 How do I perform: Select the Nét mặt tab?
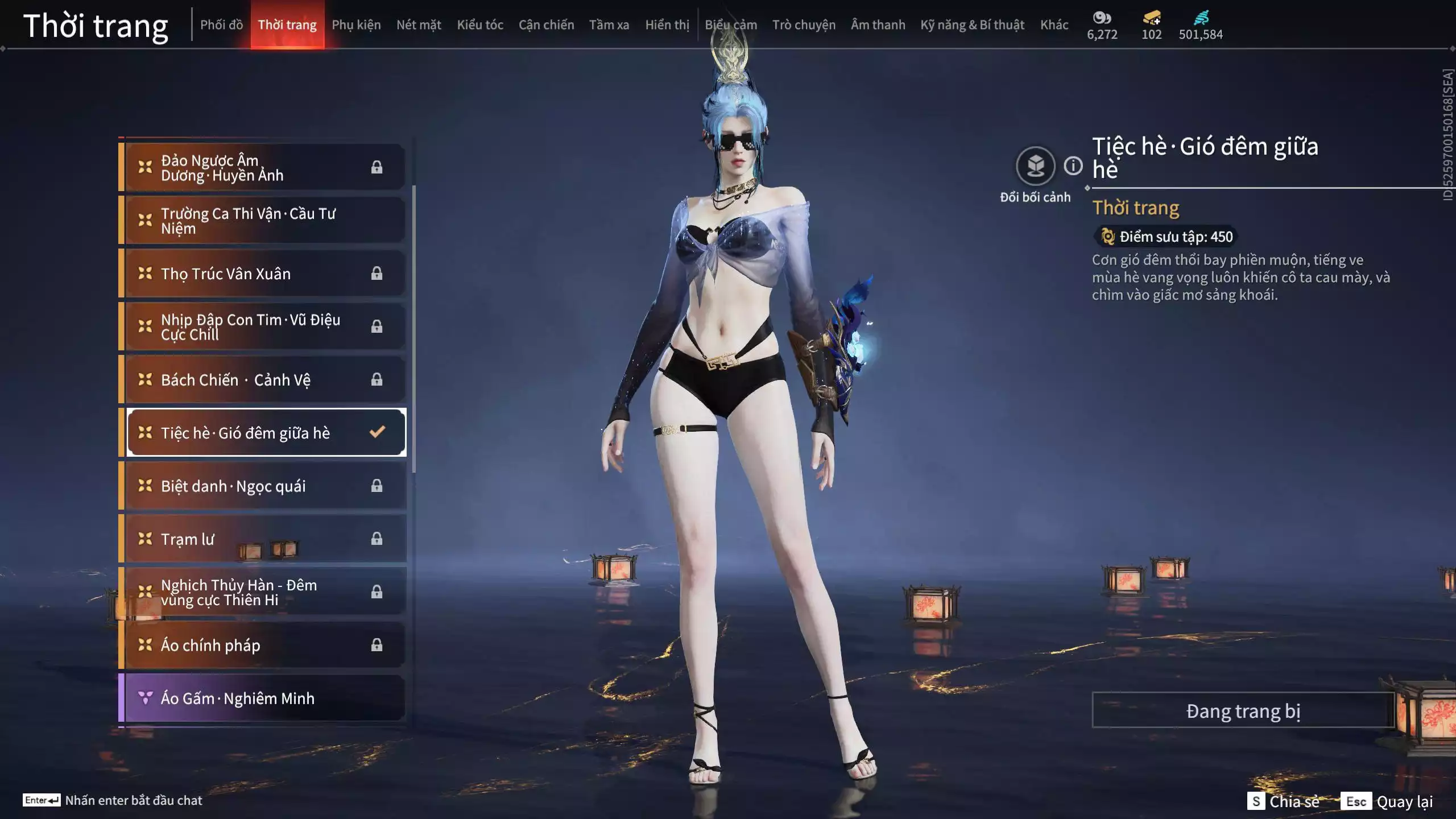[419, 25]
